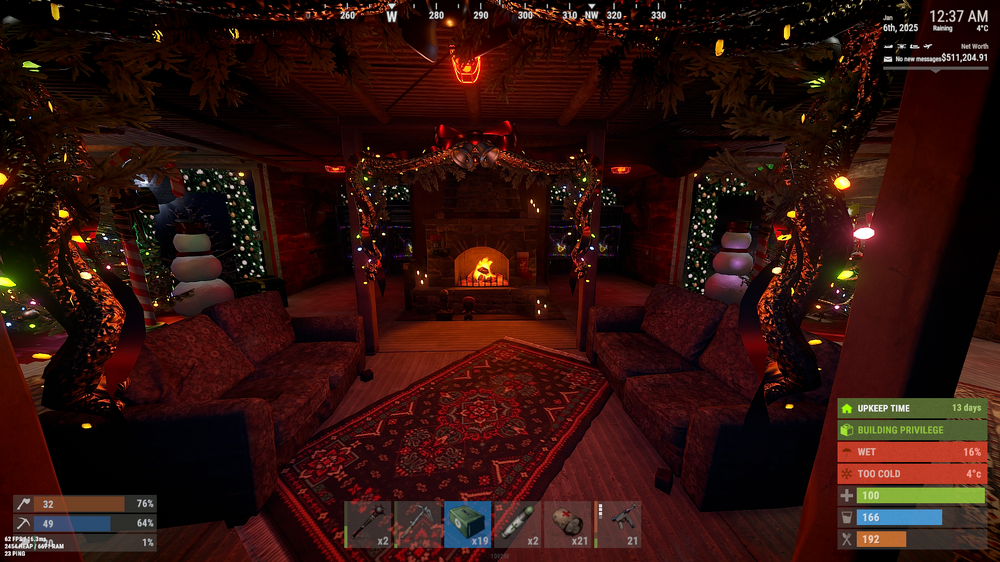The width and height of the screenshot is (1000, 562).
Task: Select the mace weapon hotbar slot
Action: [368, 524]
